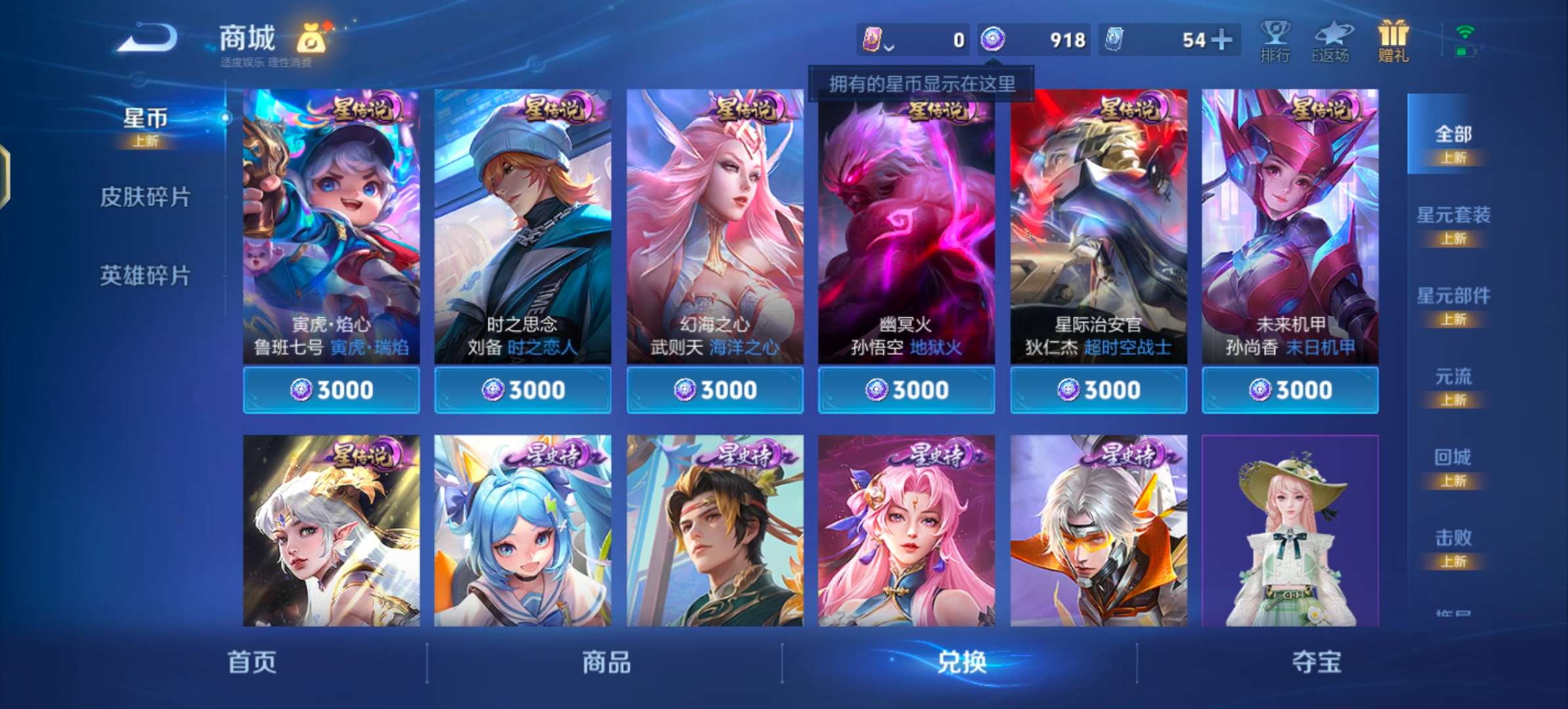Click the 3000 price button under 寅虎·焰心

[331, 389]
